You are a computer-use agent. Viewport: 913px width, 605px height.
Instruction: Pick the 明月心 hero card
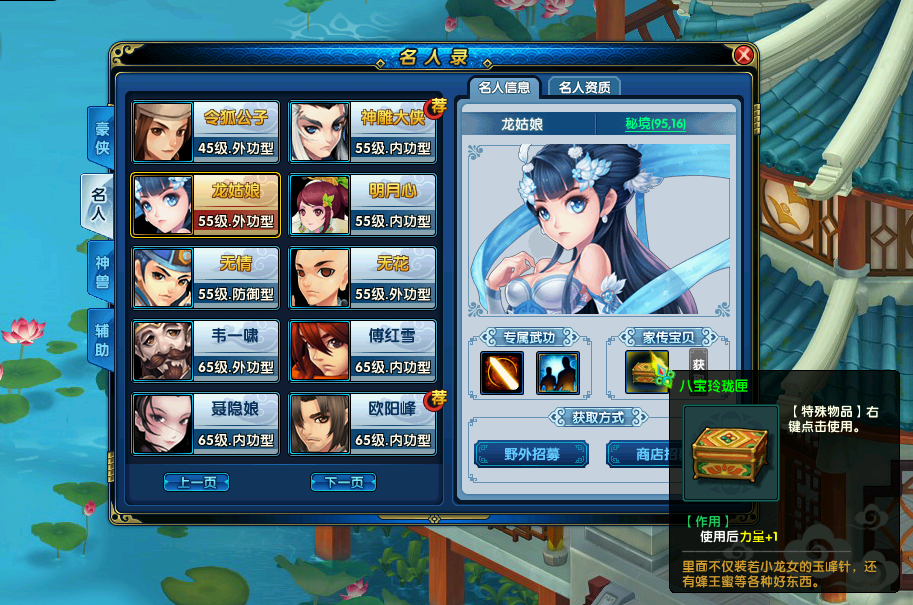[x=362, y=205]
